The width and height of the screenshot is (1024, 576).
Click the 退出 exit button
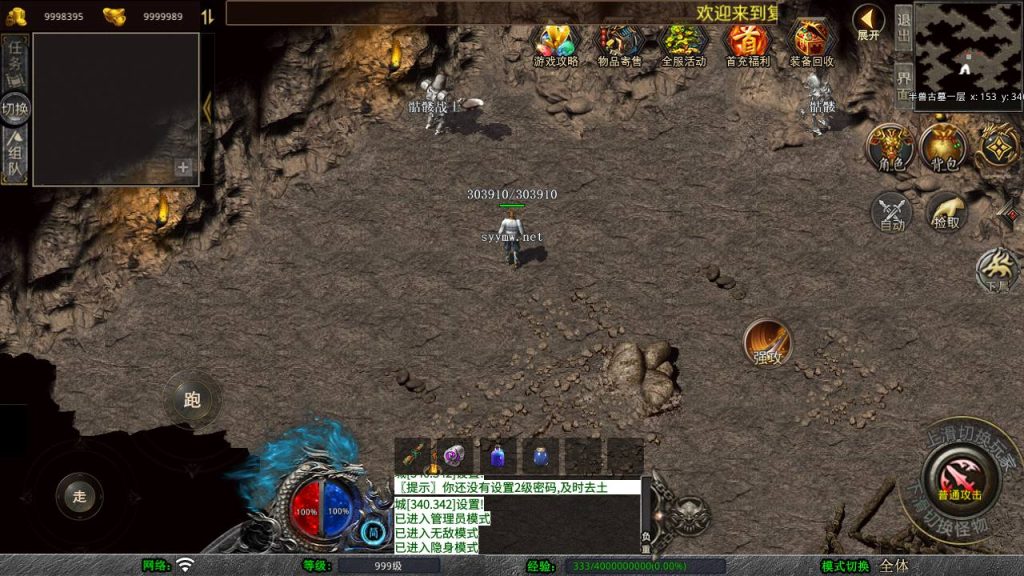tap(903, 28)
